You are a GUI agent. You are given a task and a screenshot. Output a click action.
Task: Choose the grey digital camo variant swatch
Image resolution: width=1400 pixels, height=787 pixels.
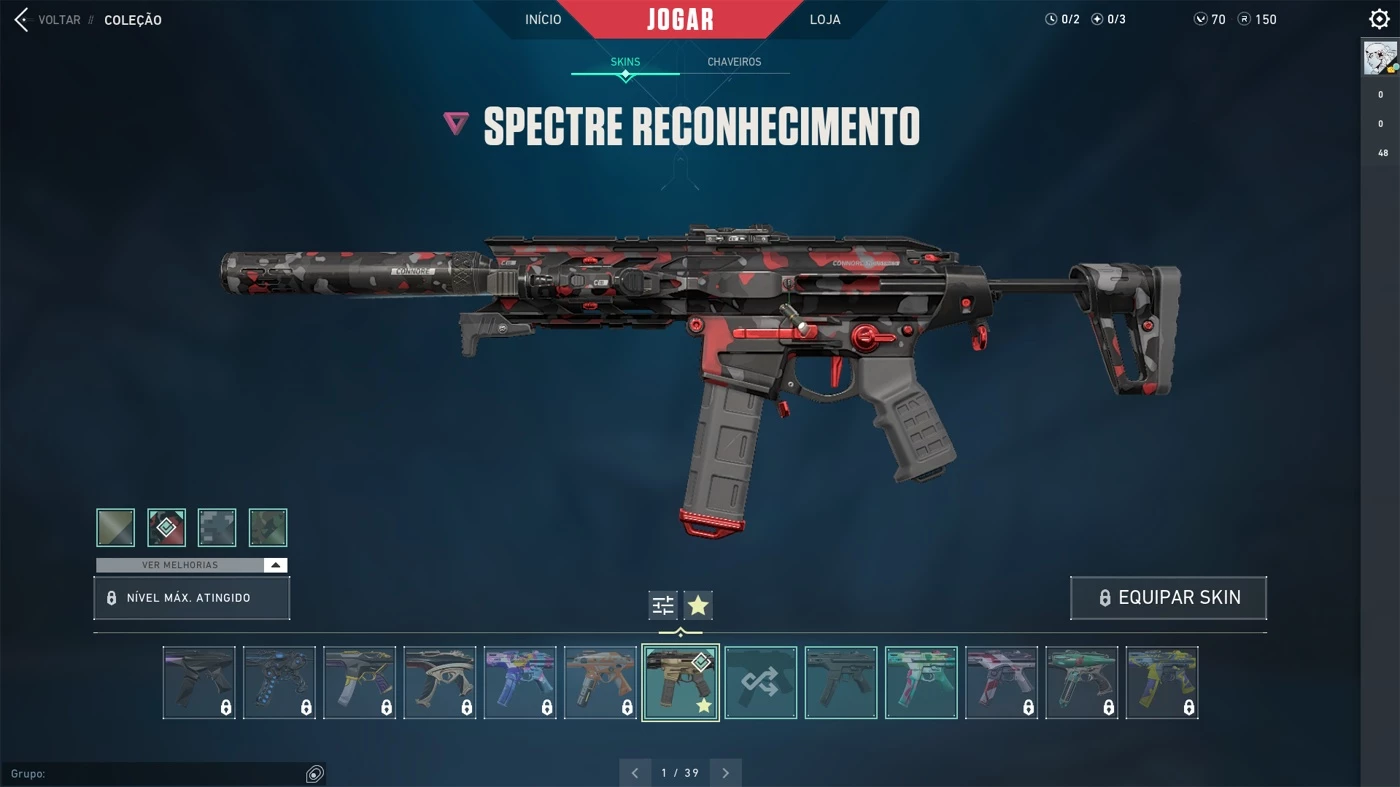[x=217, y=528]
